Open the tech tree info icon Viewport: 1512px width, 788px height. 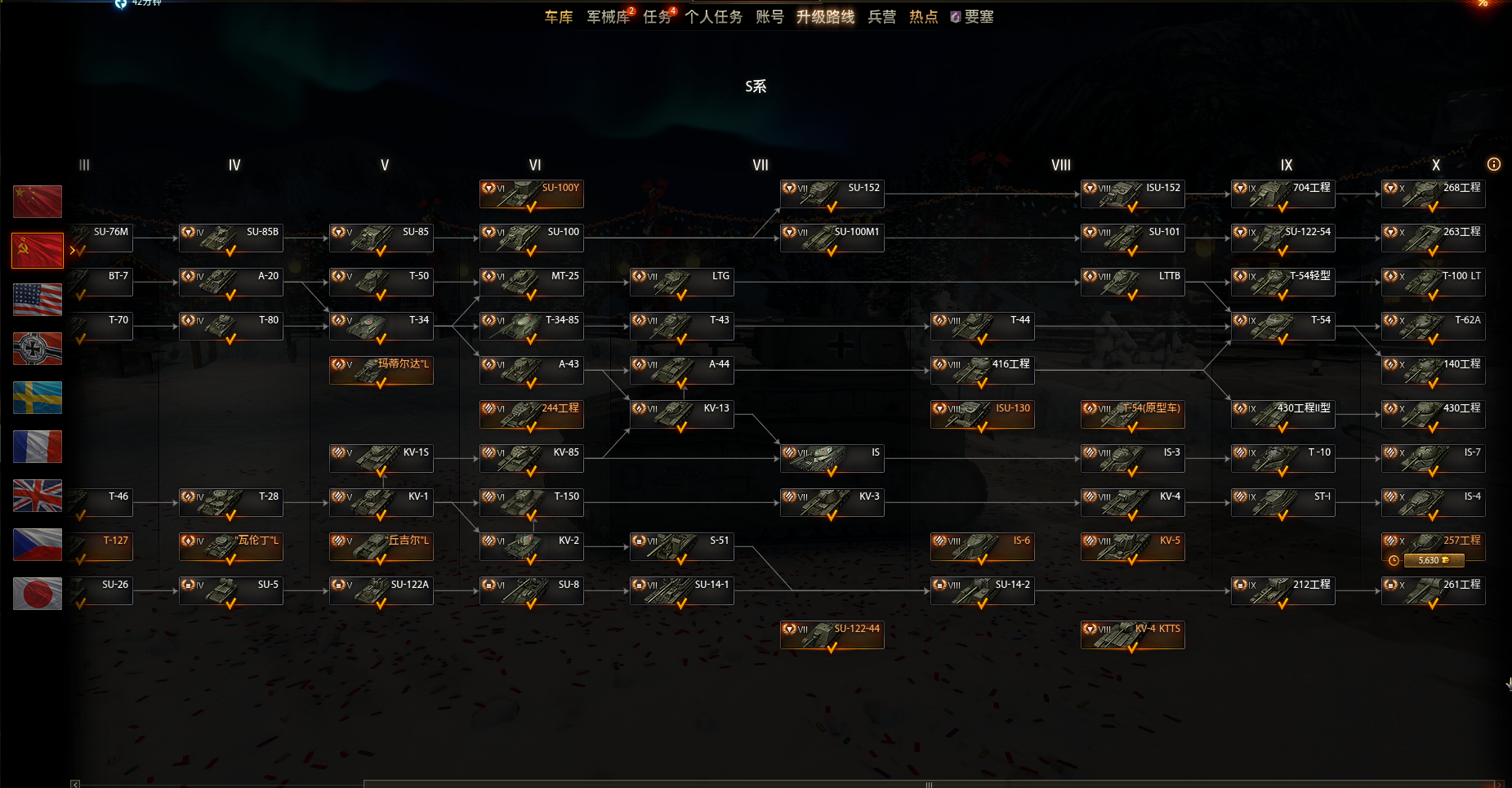pyautogui.click(x=1494, y=165)
